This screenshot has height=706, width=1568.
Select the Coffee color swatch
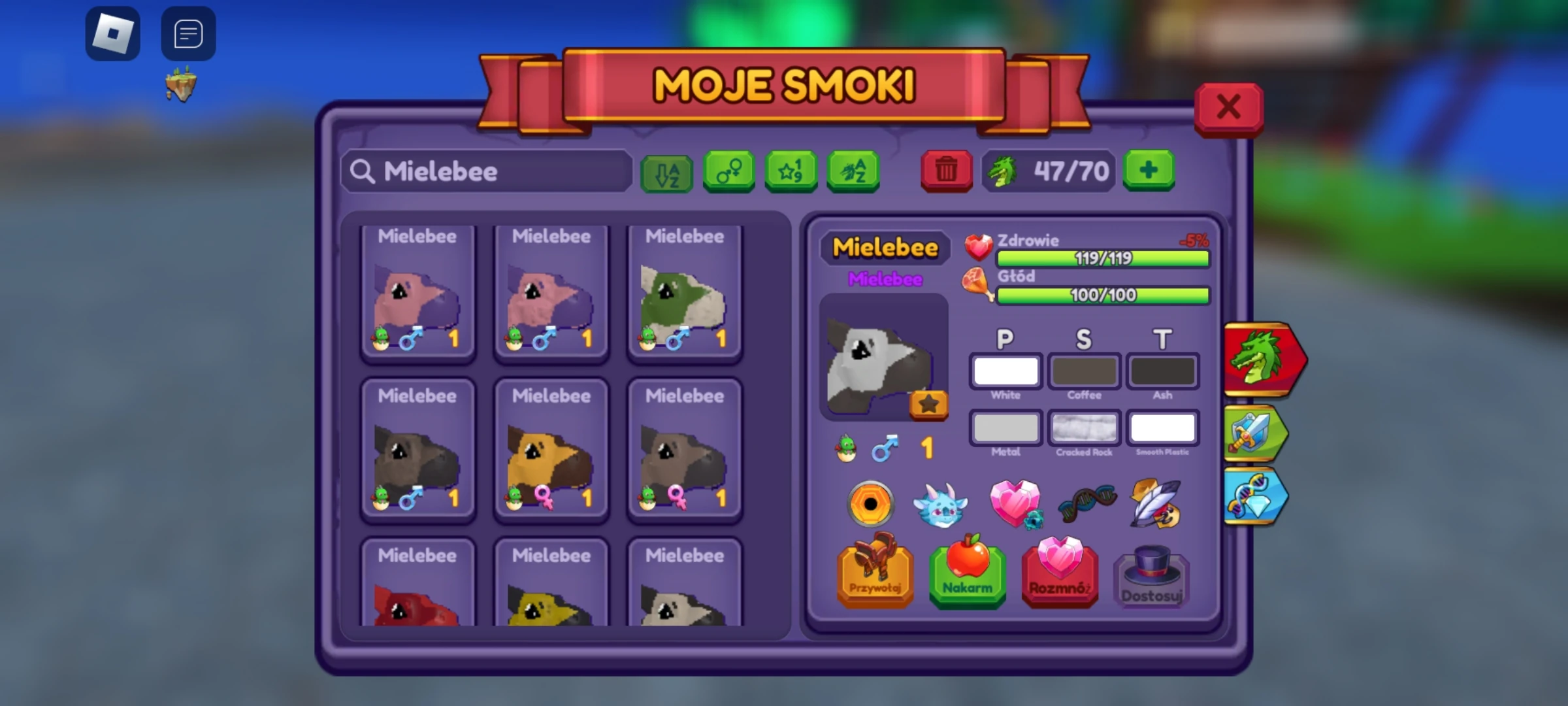(1084, 371)
